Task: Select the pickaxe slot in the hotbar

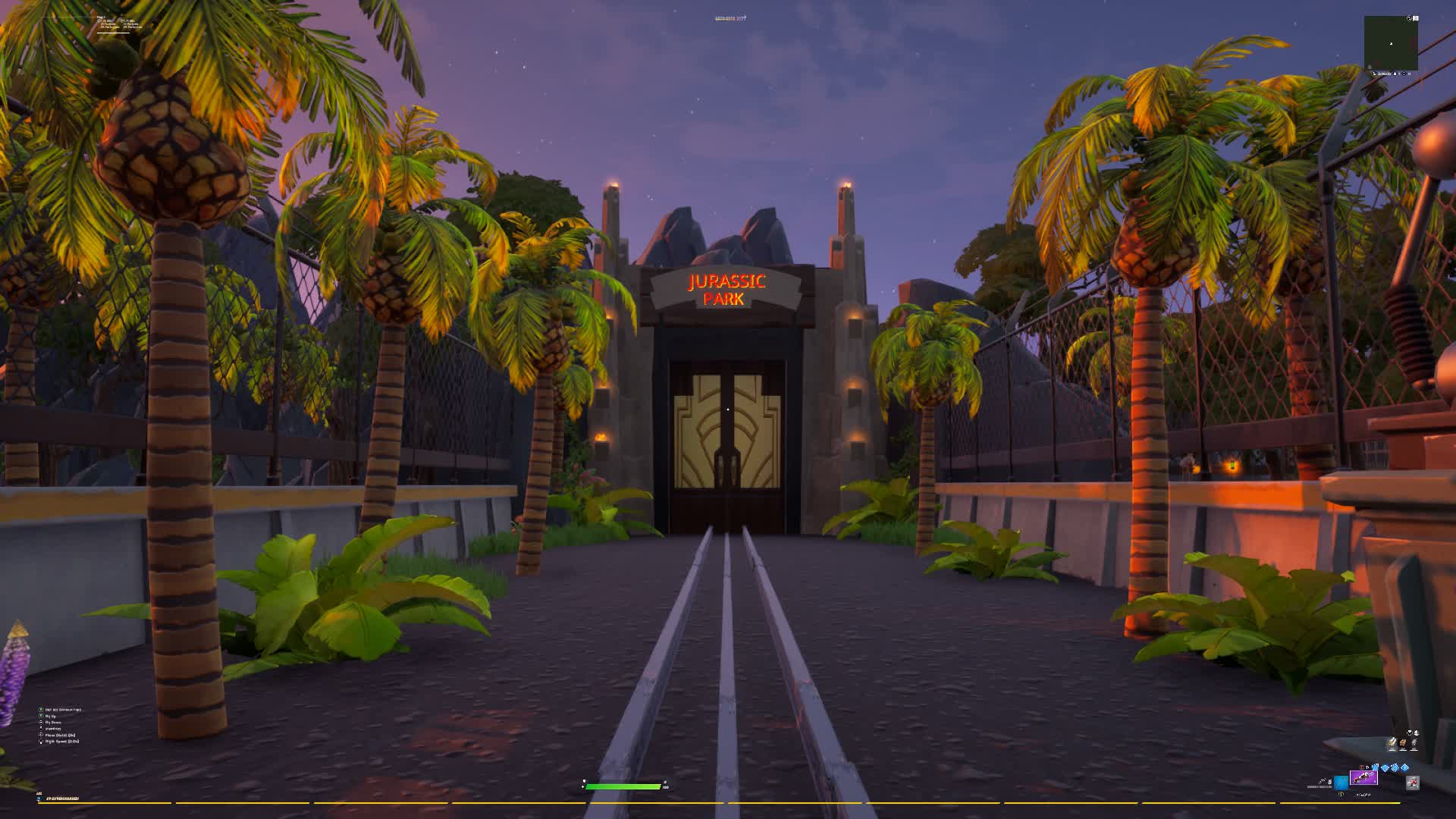Action: (1341, 783)
